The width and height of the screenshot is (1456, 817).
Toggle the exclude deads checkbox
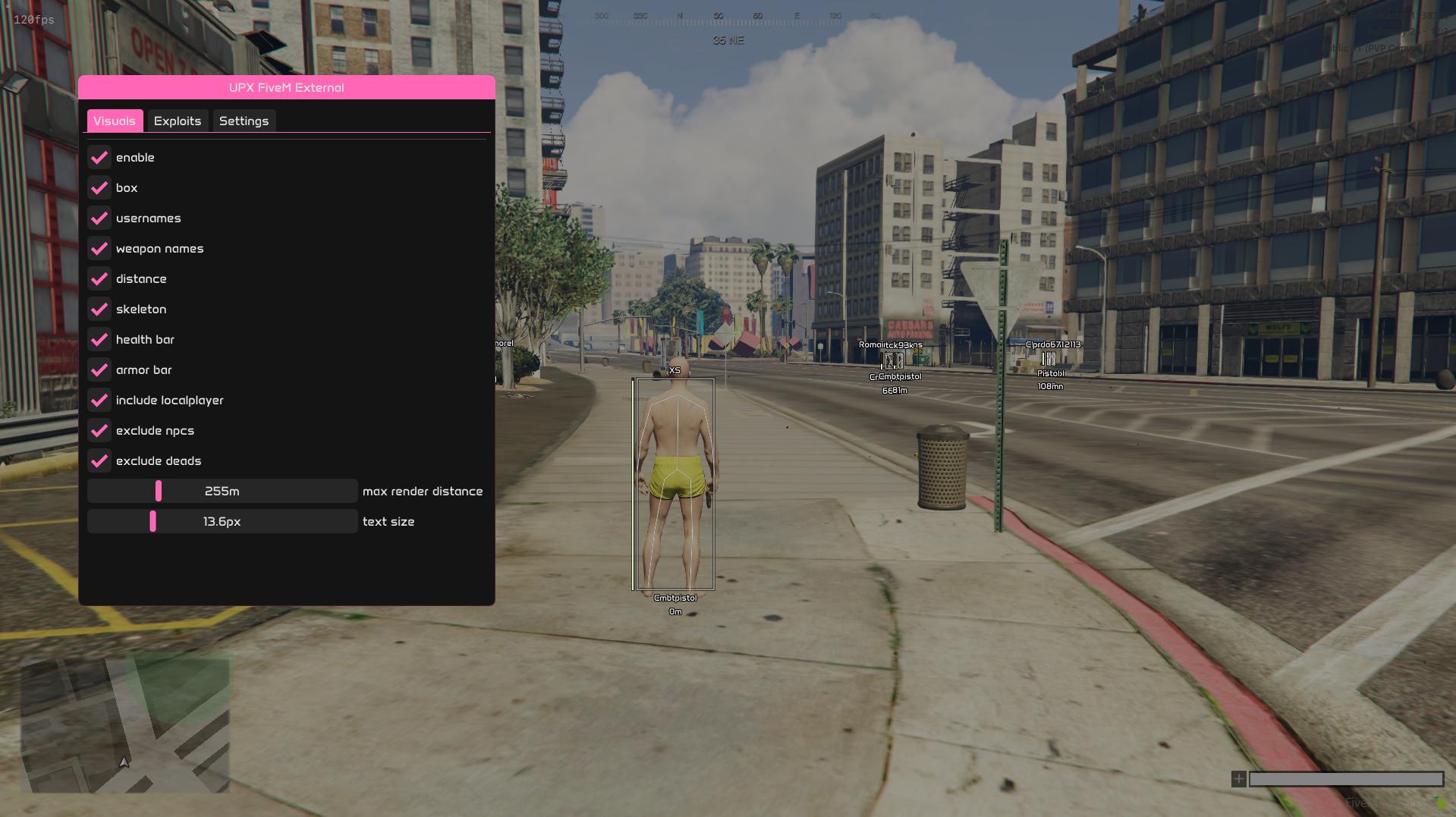[99, 461]
